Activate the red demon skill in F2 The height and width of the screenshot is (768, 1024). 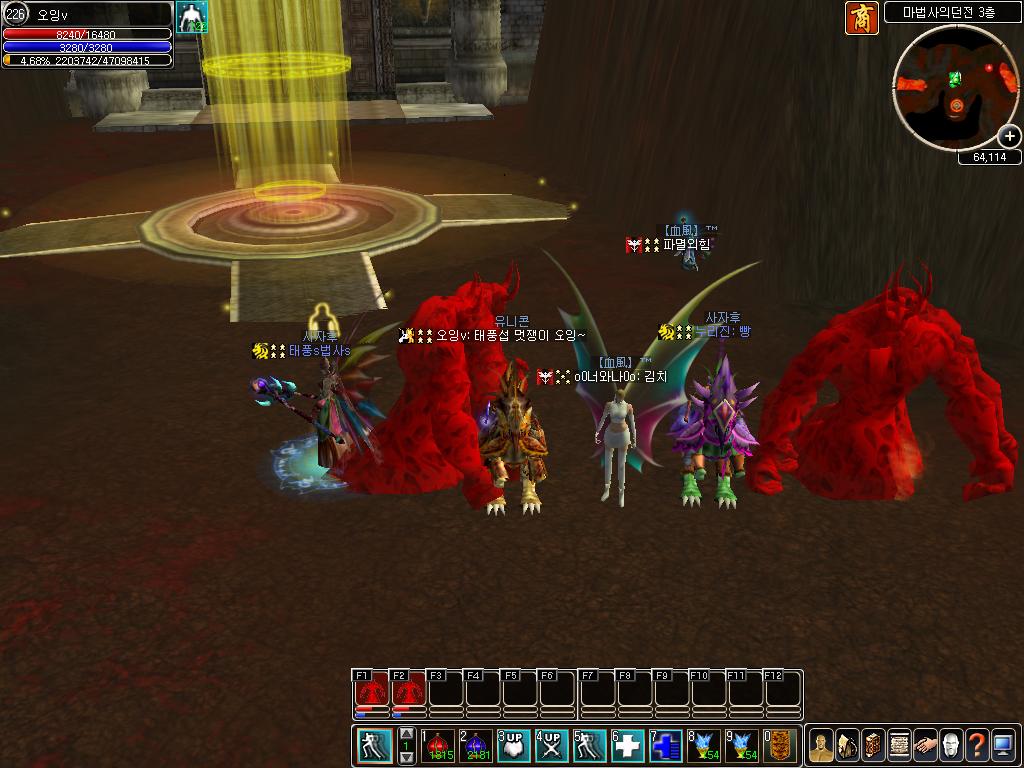click(x=408, y=690)
